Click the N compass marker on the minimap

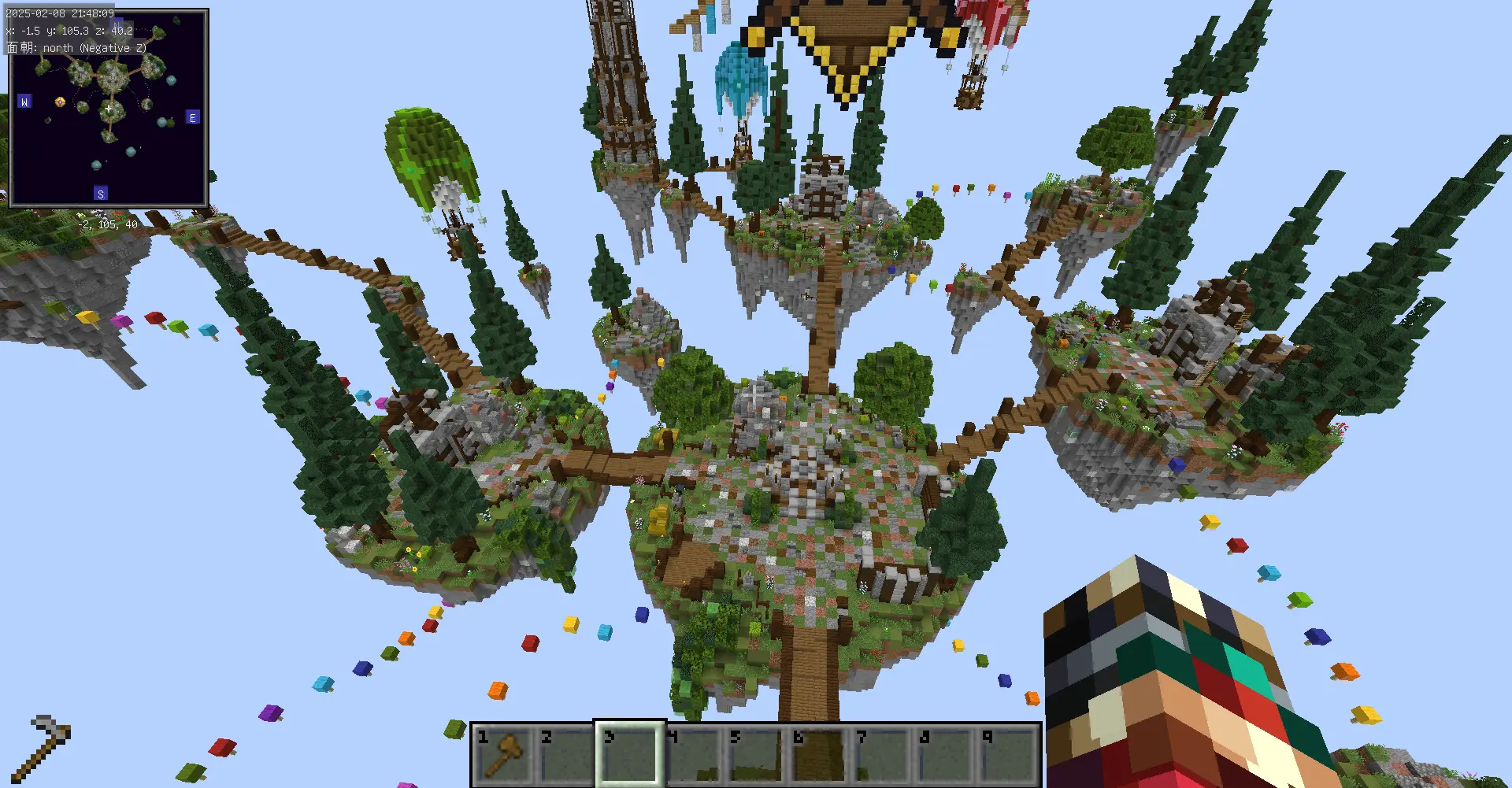(x=117, y=23)
